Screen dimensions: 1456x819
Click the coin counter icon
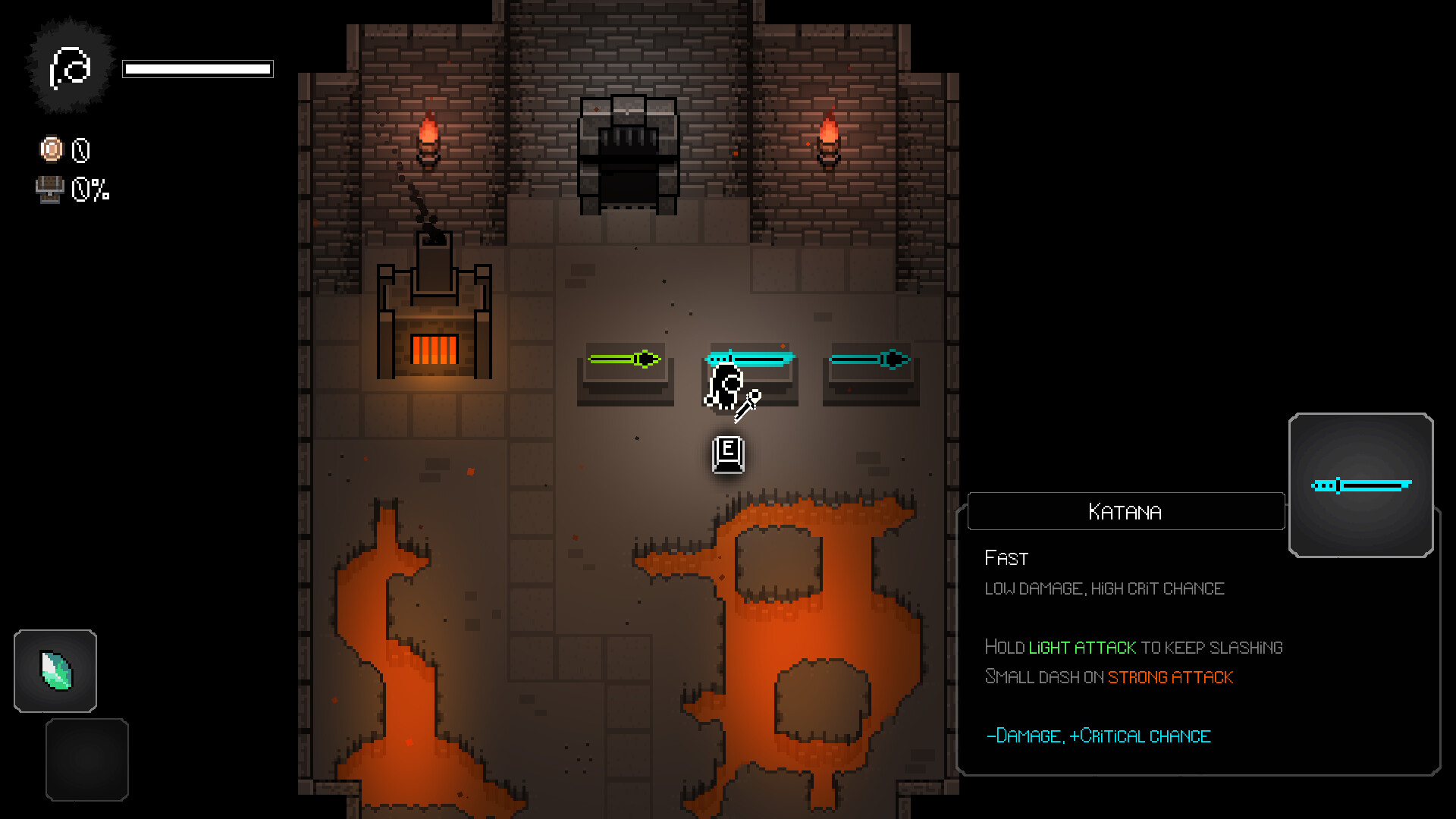50,149
